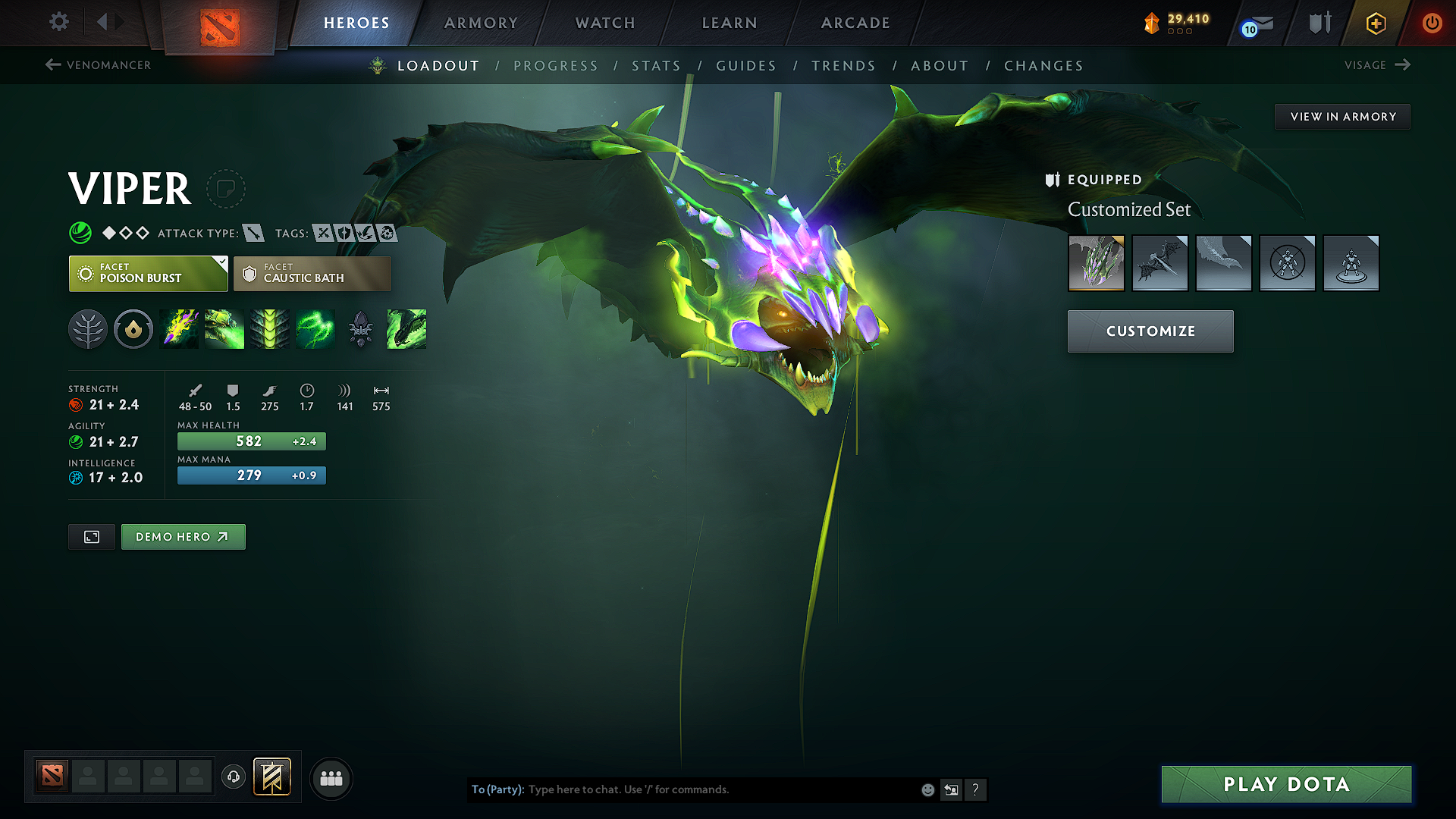Switch to the Caustic Bath facet
Viewport: 1456px width, 819px height.
[x=312, y=273]
